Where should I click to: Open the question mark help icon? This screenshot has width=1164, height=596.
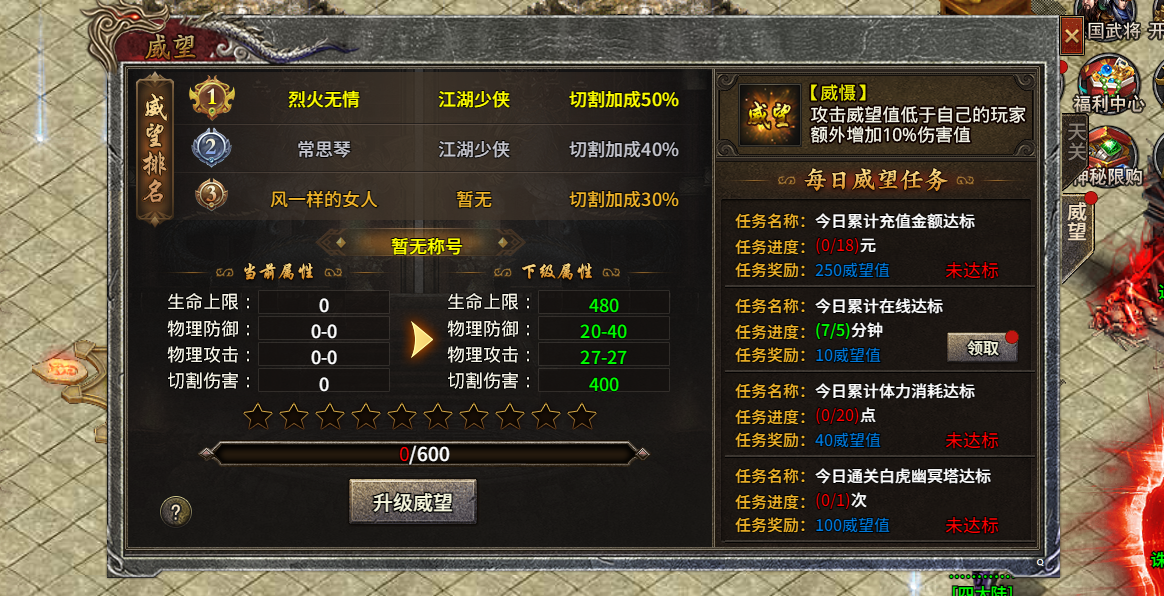176,513
